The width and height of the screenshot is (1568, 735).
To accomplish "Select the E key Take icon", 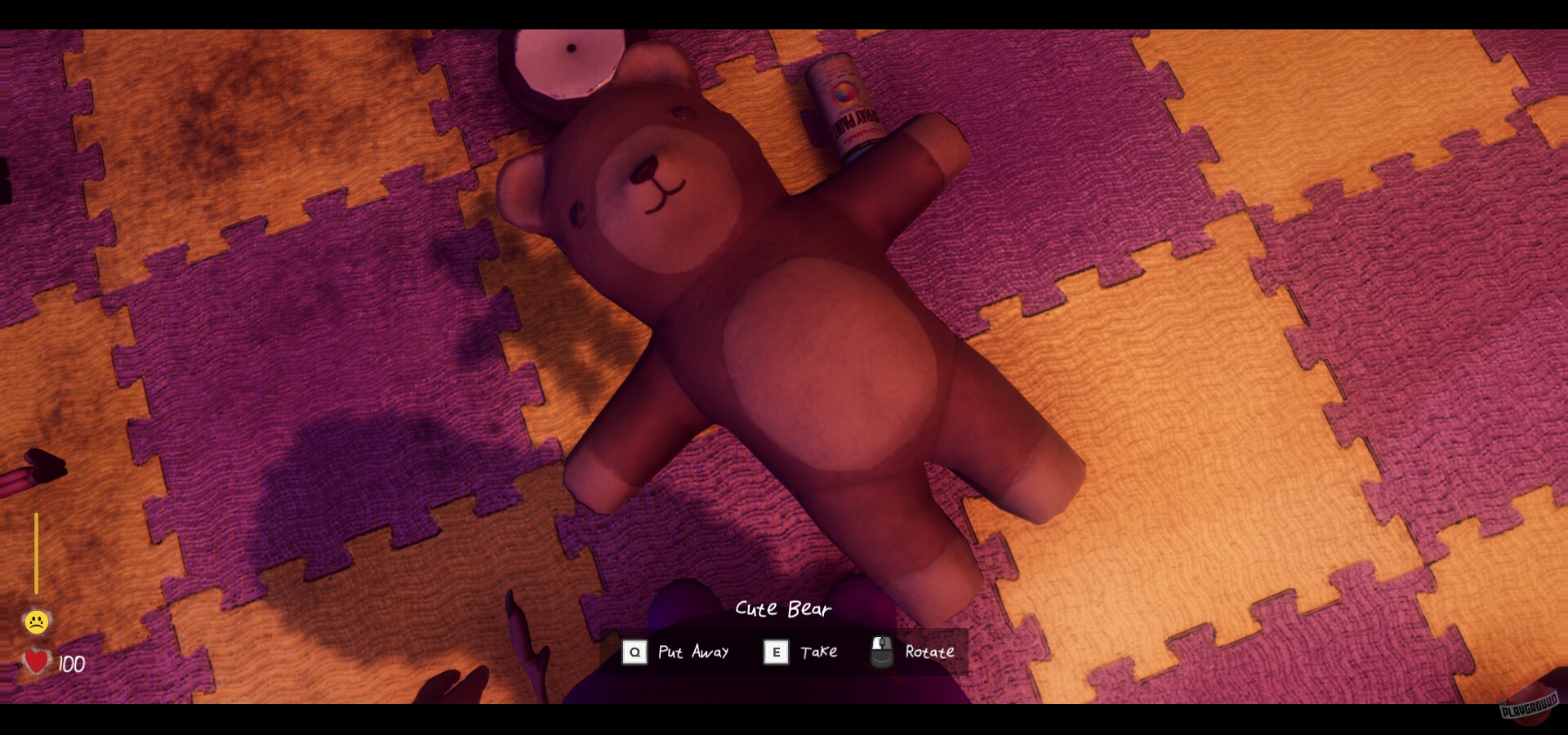I will tap(776, 652).
